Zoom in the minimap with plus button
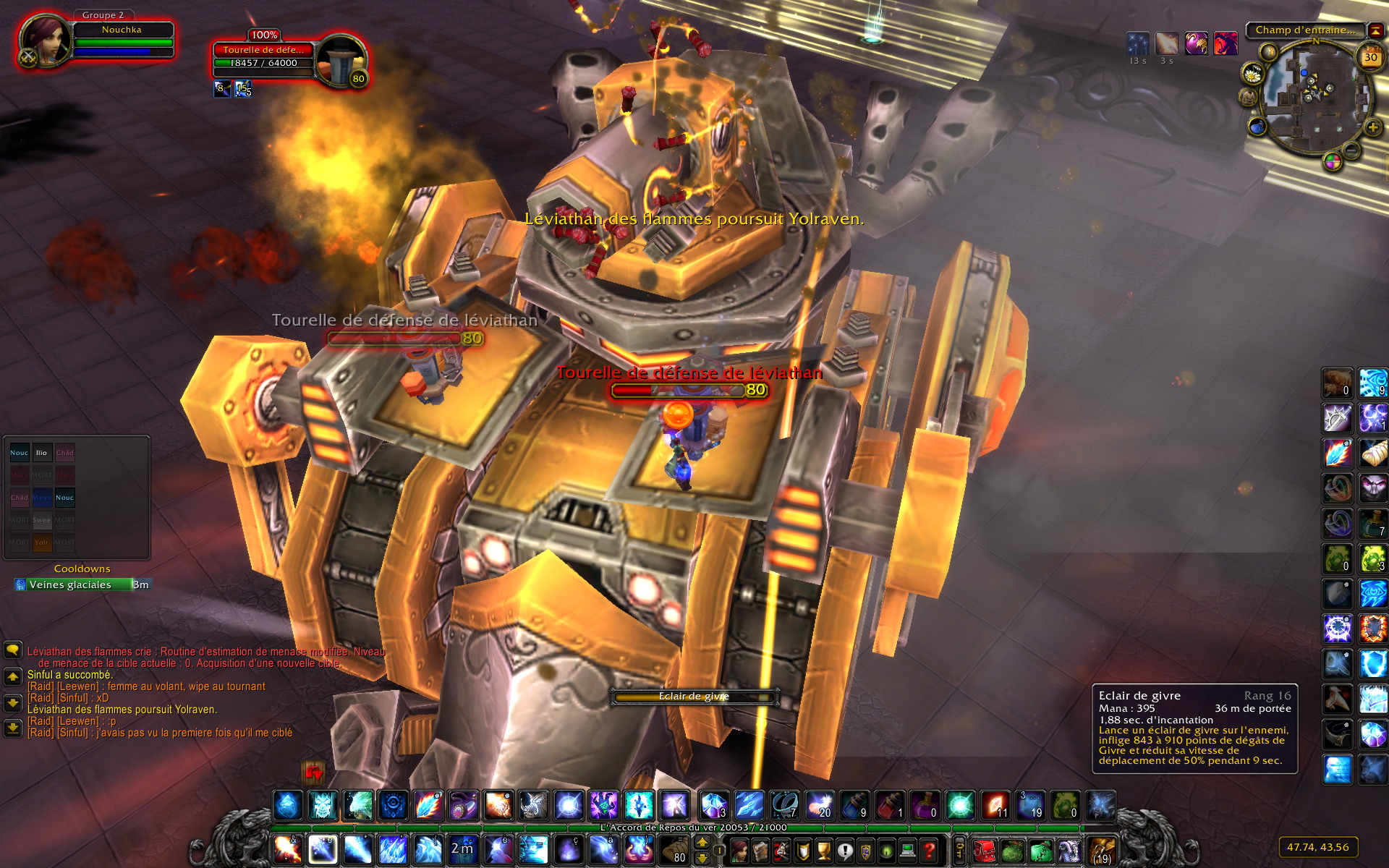 tap(1372, 128)
